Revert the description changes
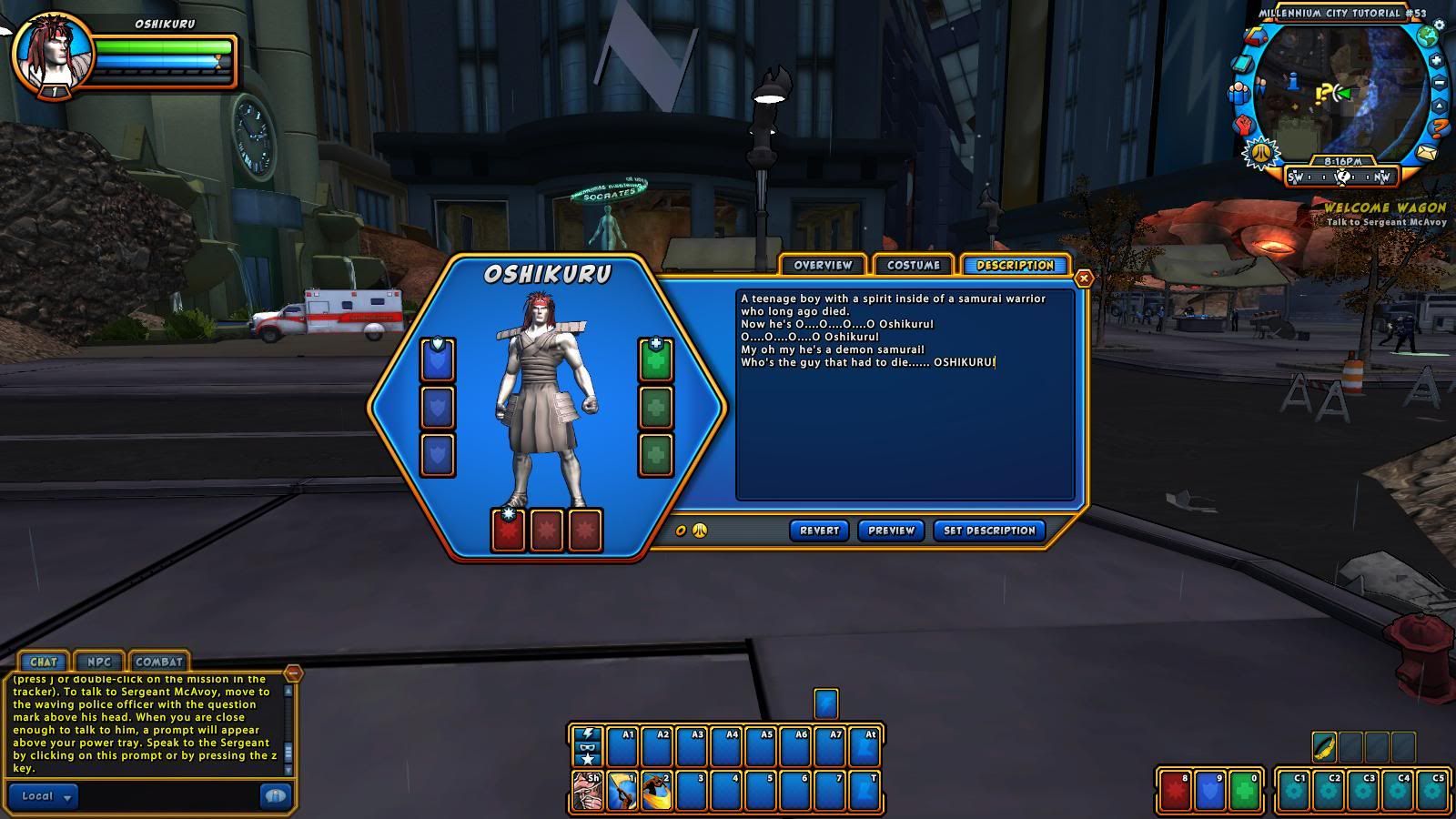 coord(819,531)
